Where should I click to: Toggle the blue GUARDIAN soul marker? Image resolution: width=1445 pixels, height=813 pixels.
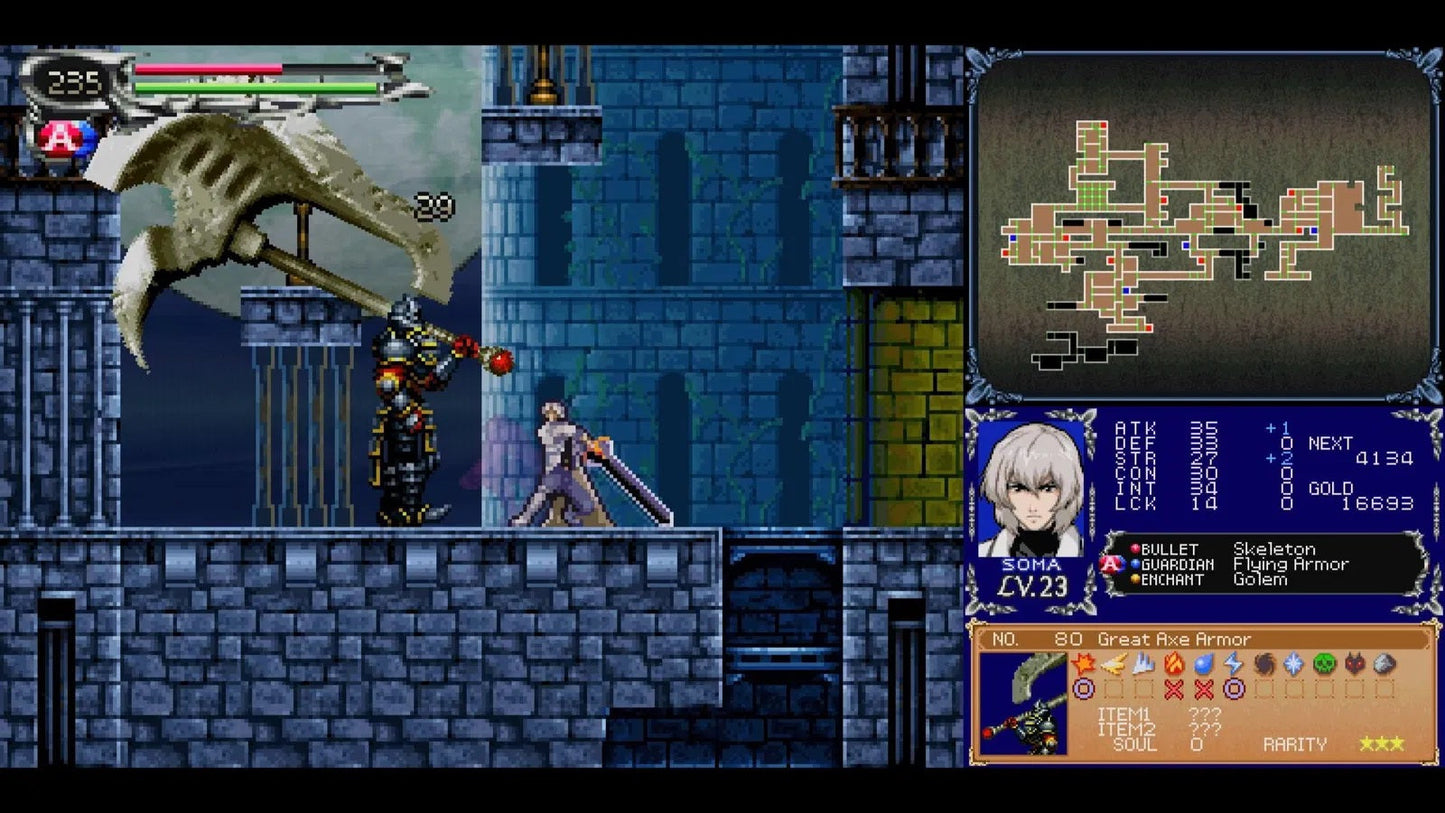point(1135,564)
